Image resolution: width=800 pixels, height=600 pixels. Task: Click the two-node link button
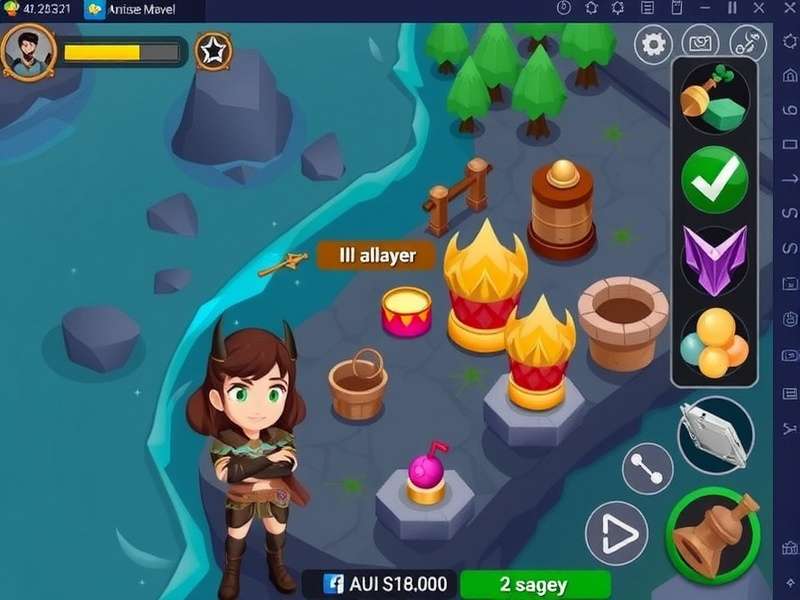click(647, 468)
